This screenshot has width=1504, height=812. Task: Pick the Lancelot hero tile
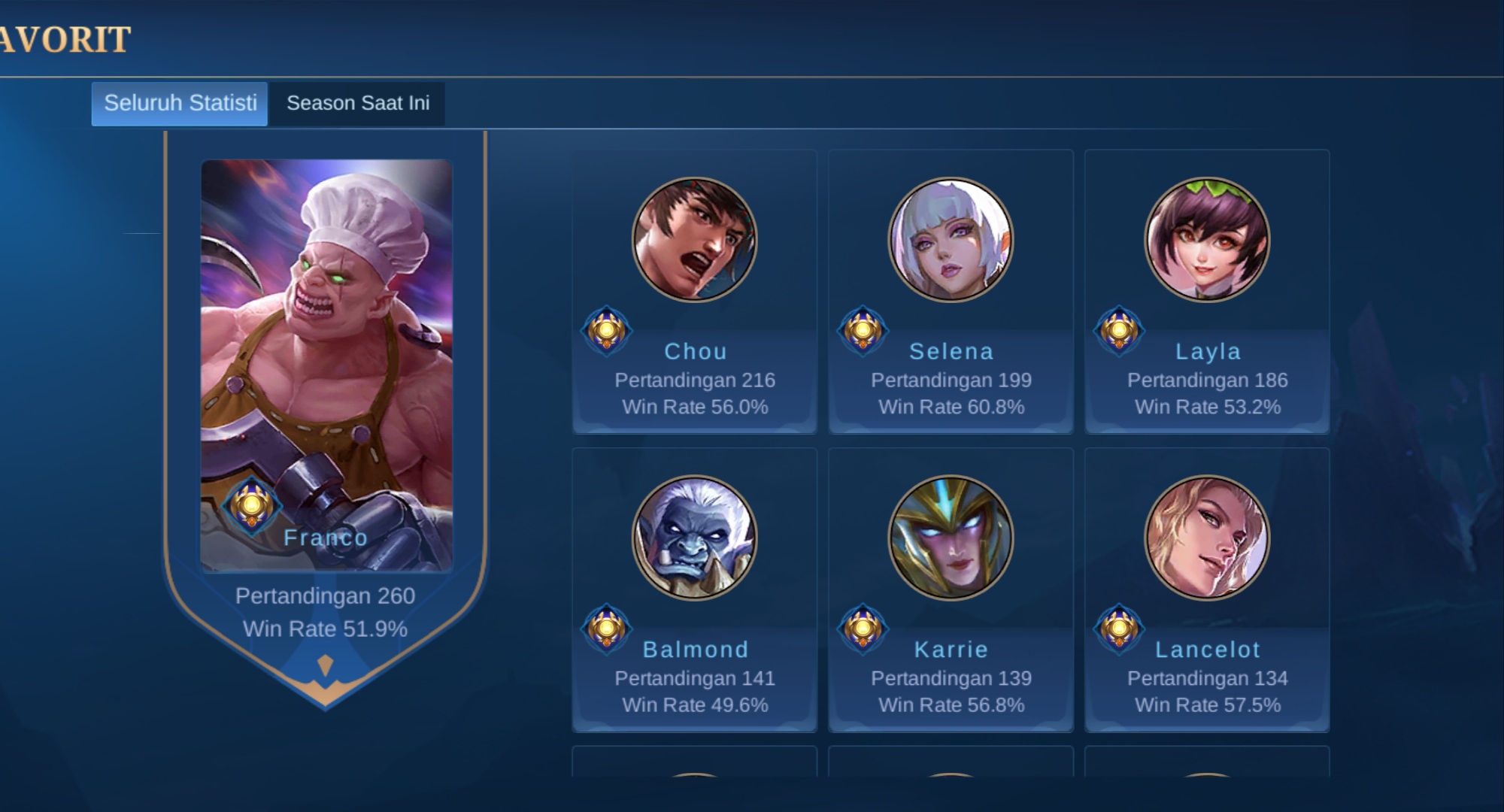point(1207,589)
